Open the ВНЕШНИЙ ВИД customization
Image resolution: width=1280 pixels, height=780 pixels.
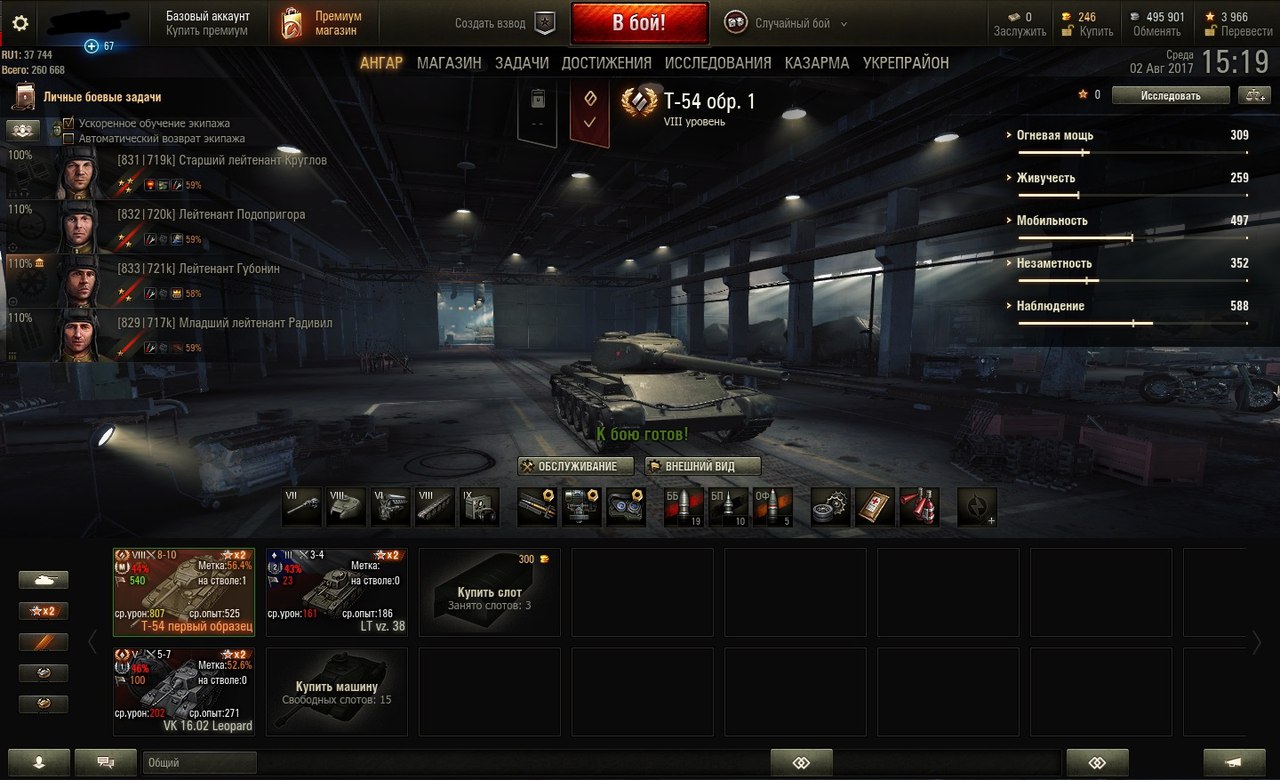(702, 466)
